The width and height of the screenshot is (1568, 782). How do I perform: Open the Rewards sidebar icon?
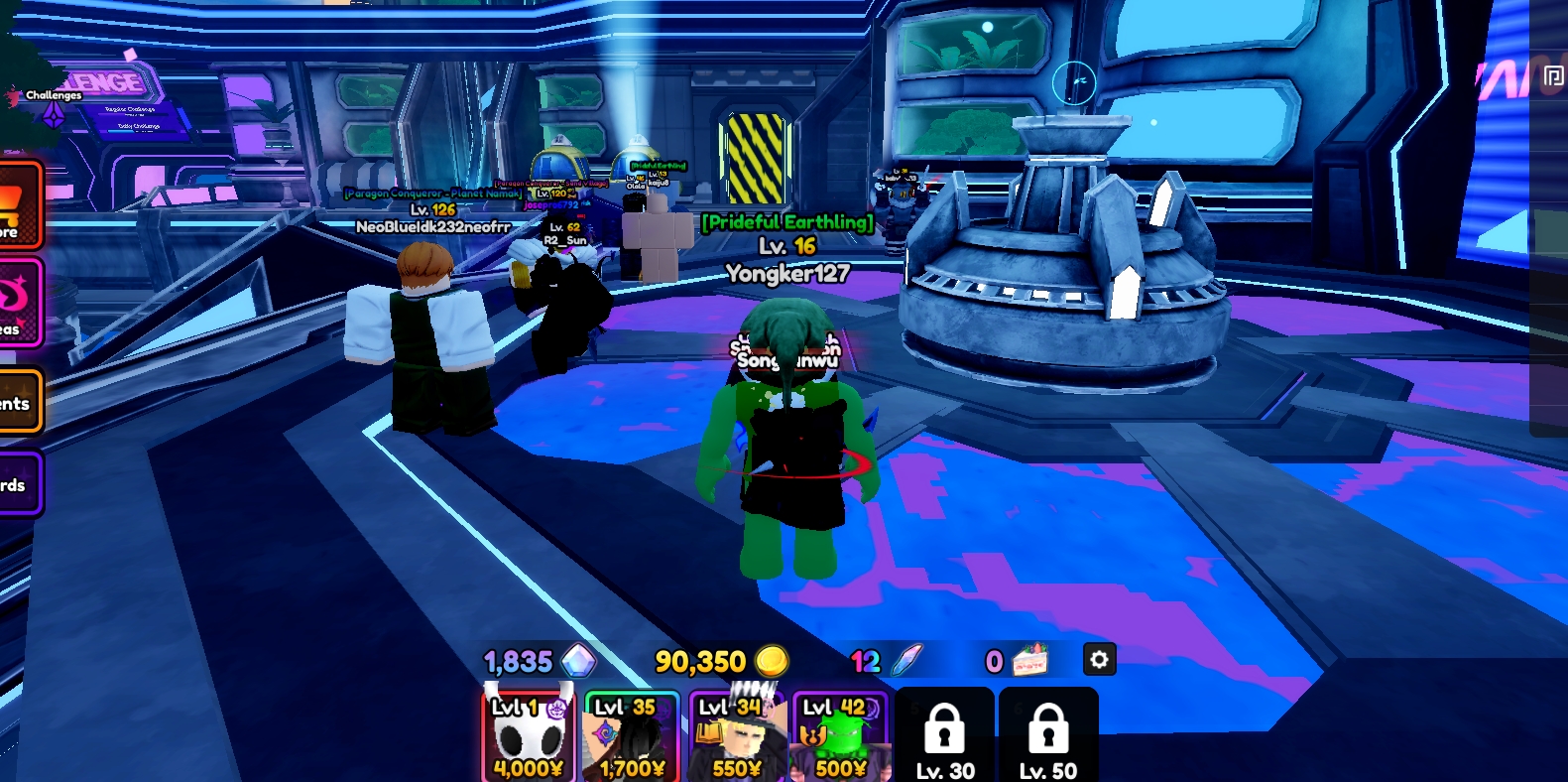click(15, 483)
